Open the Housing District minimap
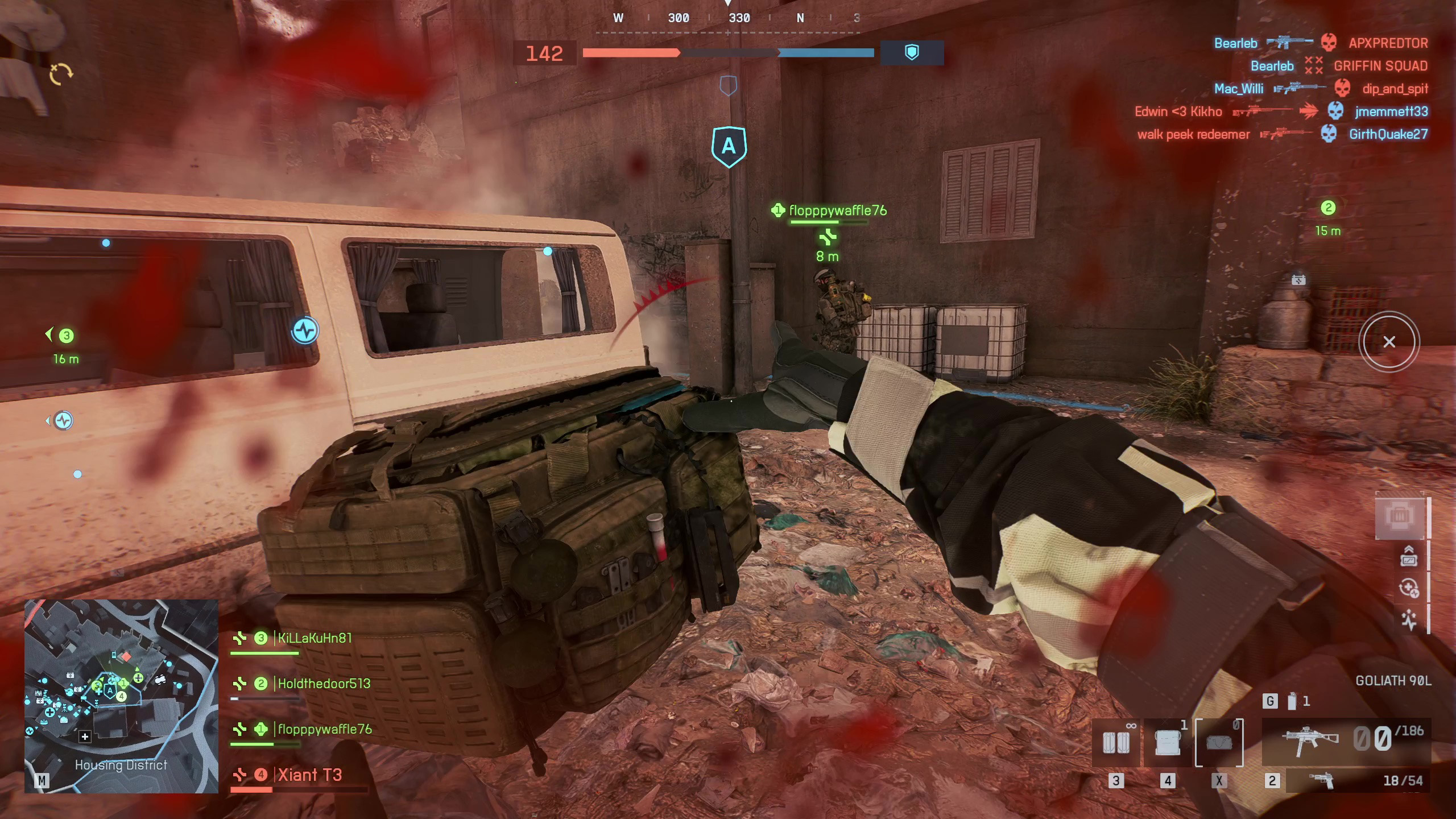 (121, 696)
